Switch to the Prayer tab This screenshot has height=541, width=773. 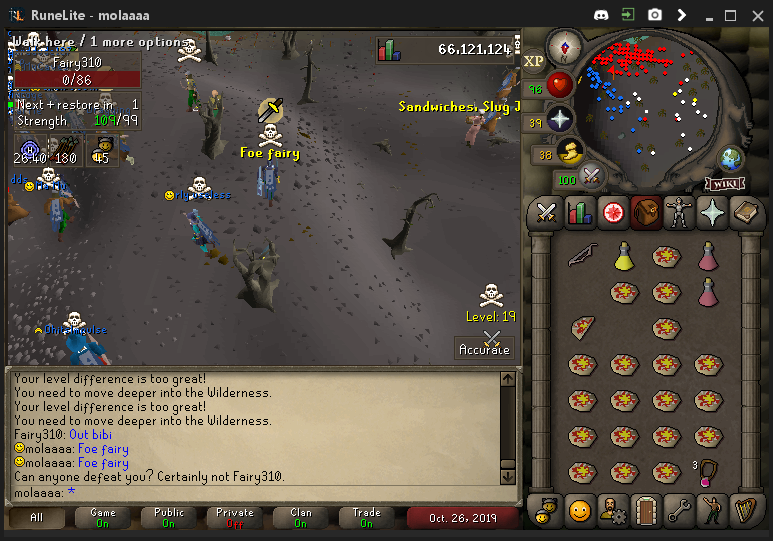[713, 212]
